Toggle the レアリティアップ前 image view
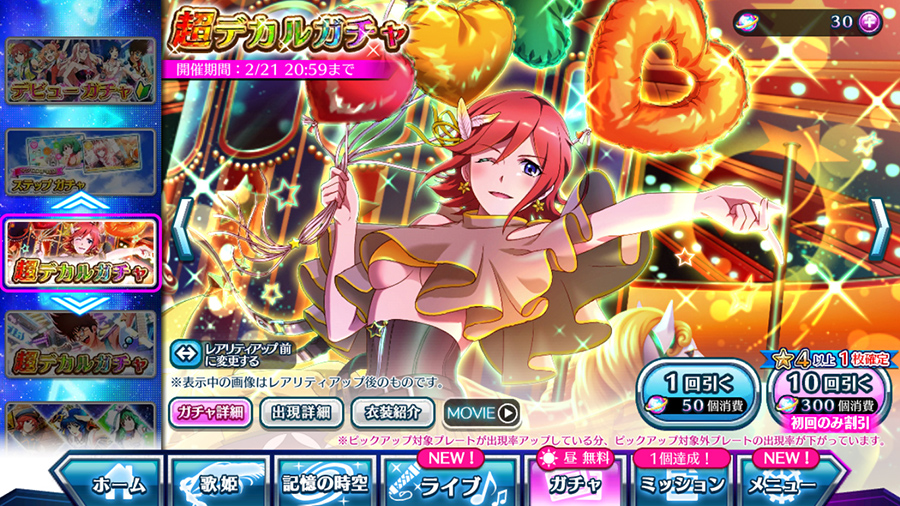The image size is (900, 506). 230,353
